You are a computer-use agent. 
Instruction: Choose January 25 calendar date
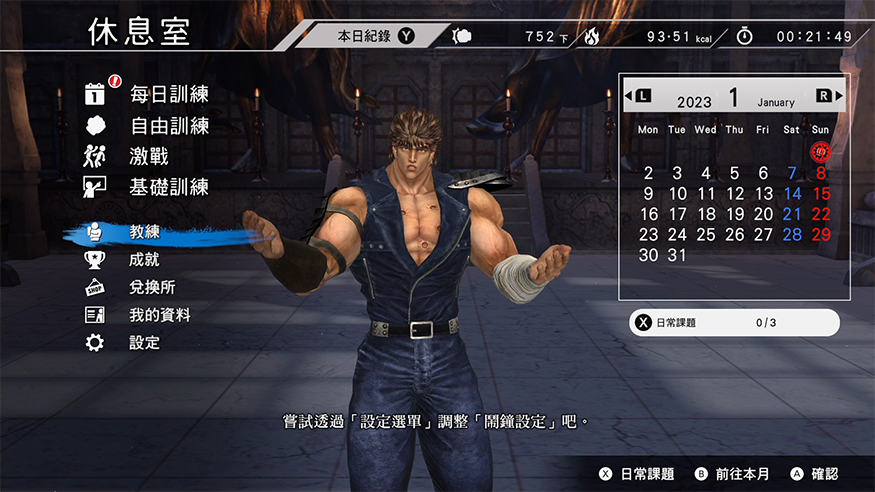click(x=706, y=235)
